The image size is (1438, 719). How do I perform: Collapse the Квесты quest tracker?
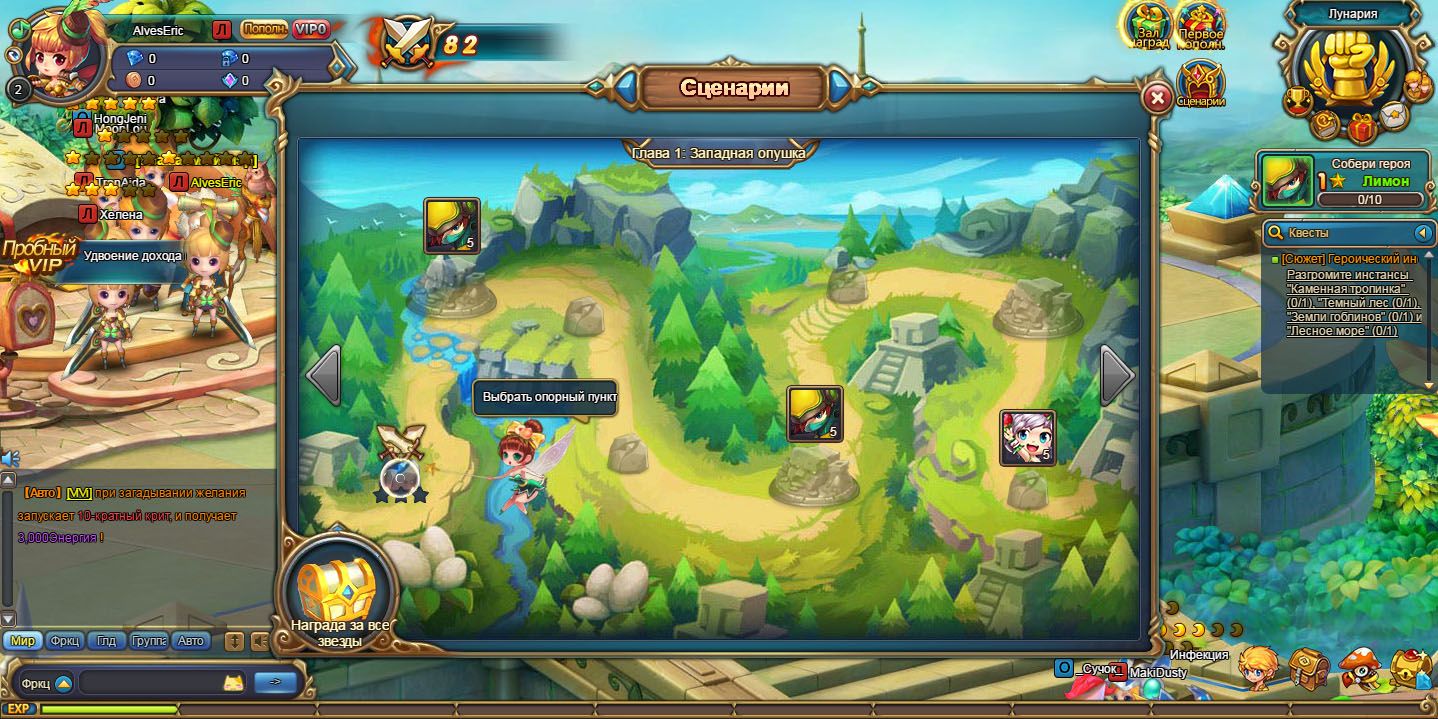(x=1423, y=233)
